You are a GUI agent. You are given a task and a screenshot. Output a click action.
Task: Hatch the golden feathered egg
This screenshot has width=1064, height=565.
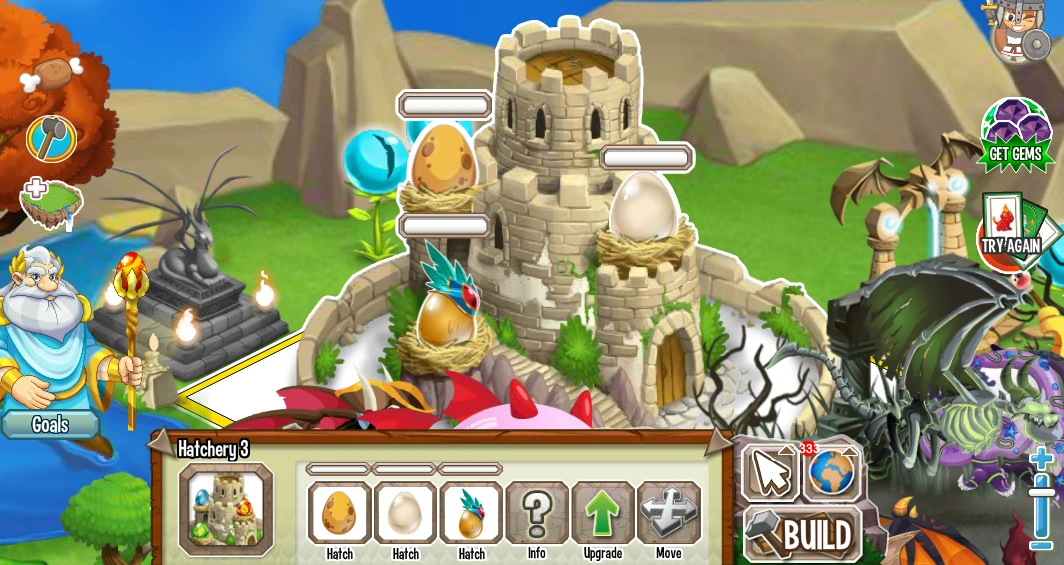click(471, 513)
